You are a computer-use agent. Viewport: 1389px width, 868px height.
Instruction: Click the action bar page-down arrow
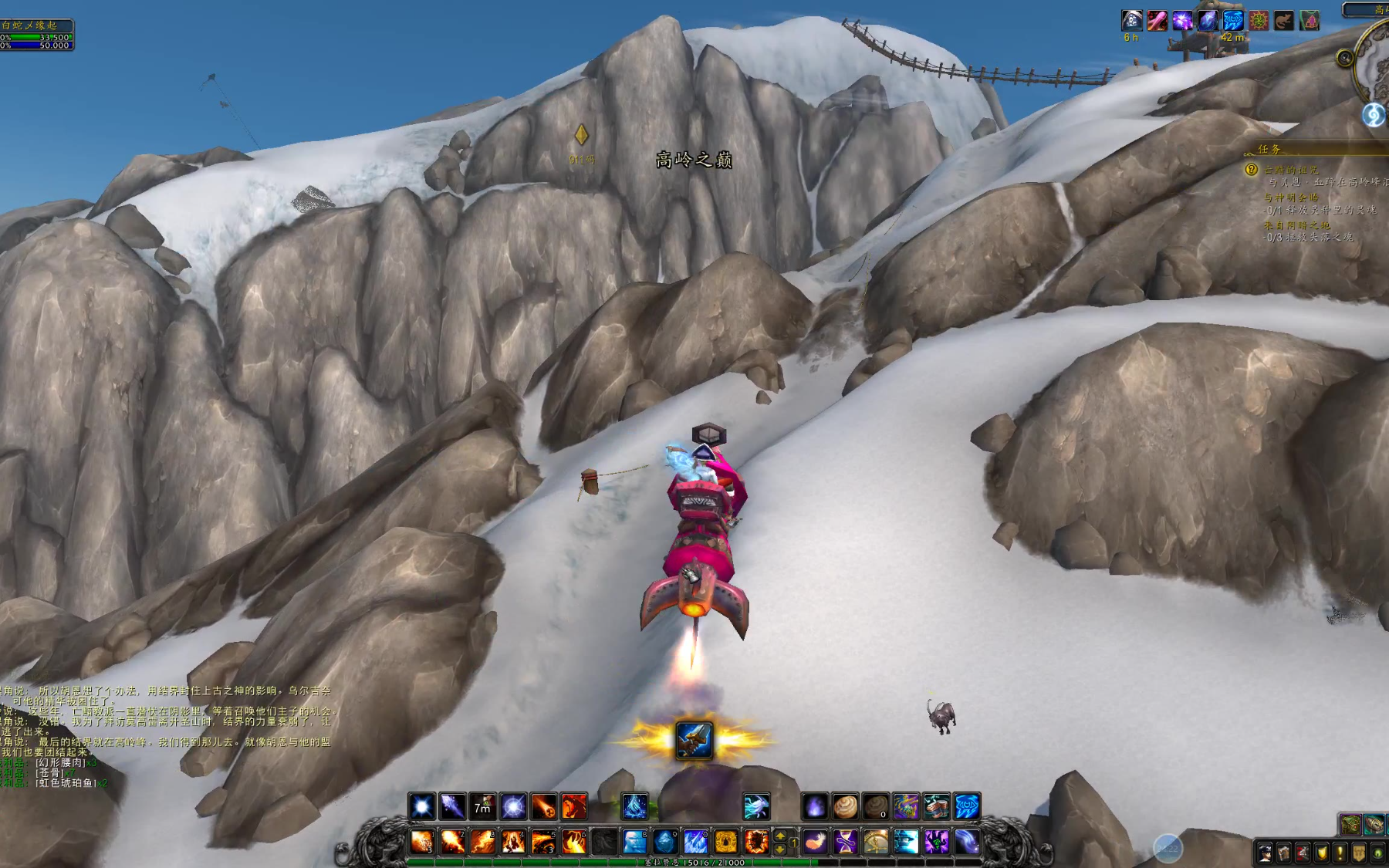[x=780, y=849]
